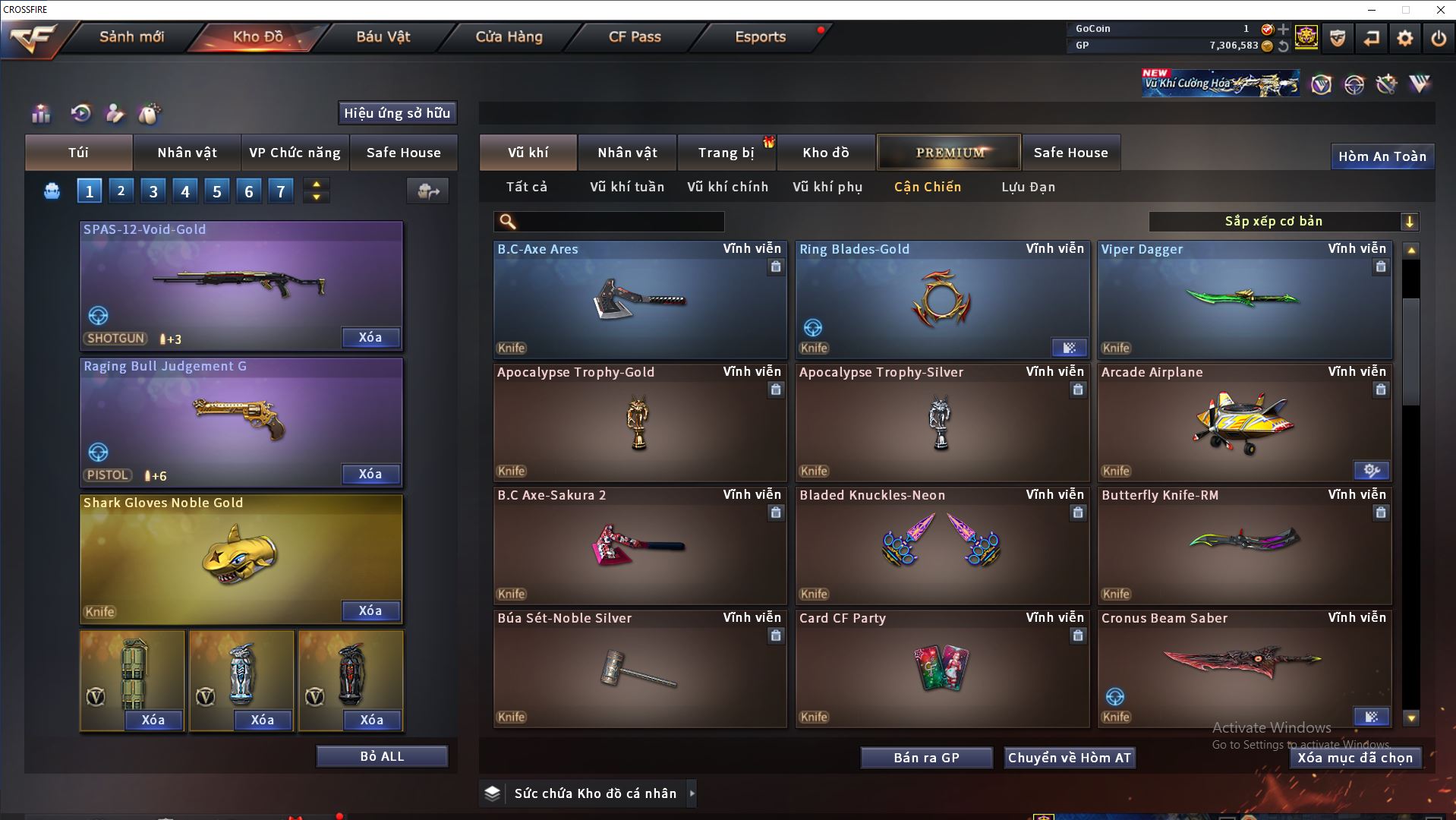Sell selected items with Bán ra GP
The height and width of the screenshot is (820, 1456).
click(926, 758)
